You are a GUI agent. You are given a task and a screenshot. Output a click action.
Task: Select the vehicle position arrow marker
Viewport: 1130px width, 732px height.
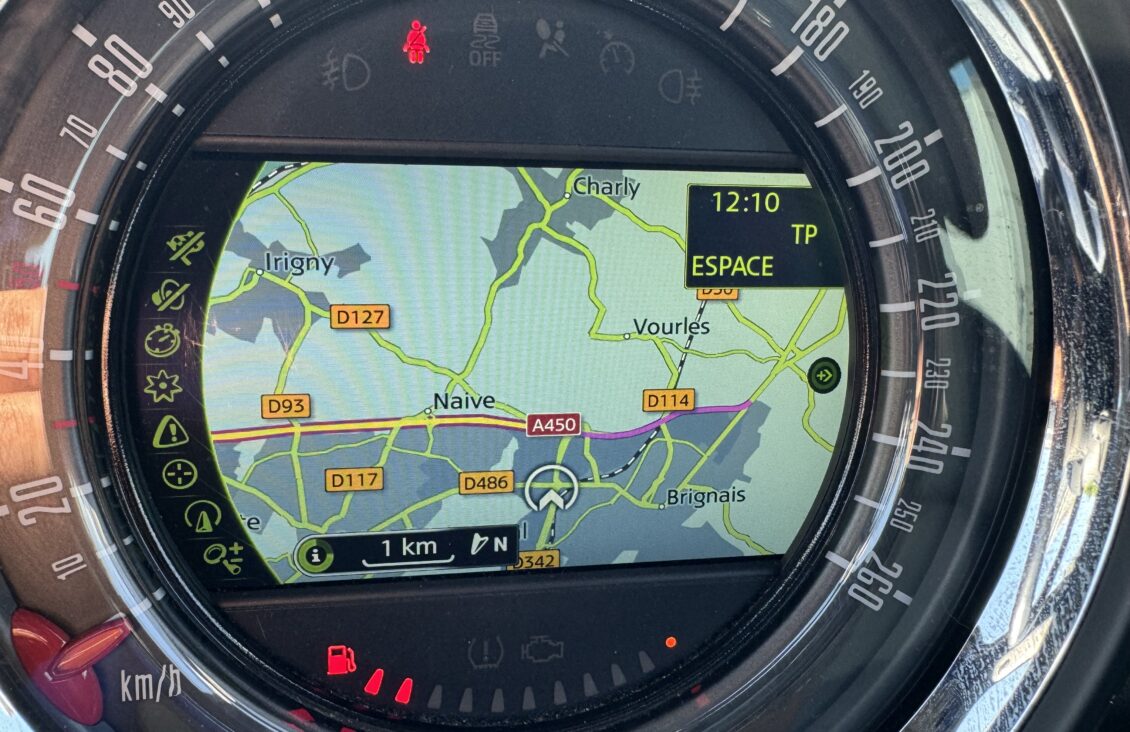(x=551, y=489)
